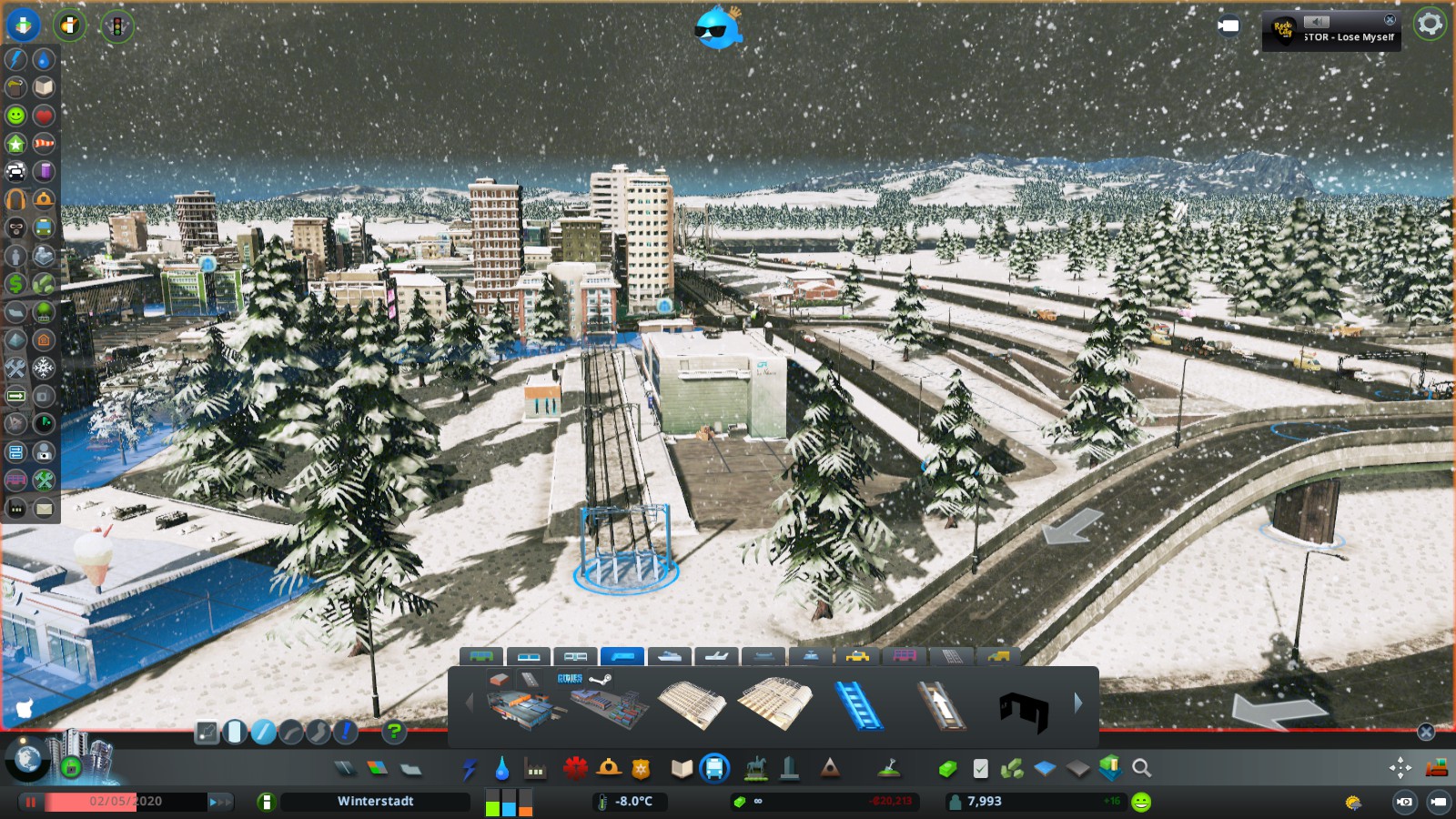Open the education book menu
Image resolution: width=1456 pixels, height=819 pixels.
coord(682,769)
